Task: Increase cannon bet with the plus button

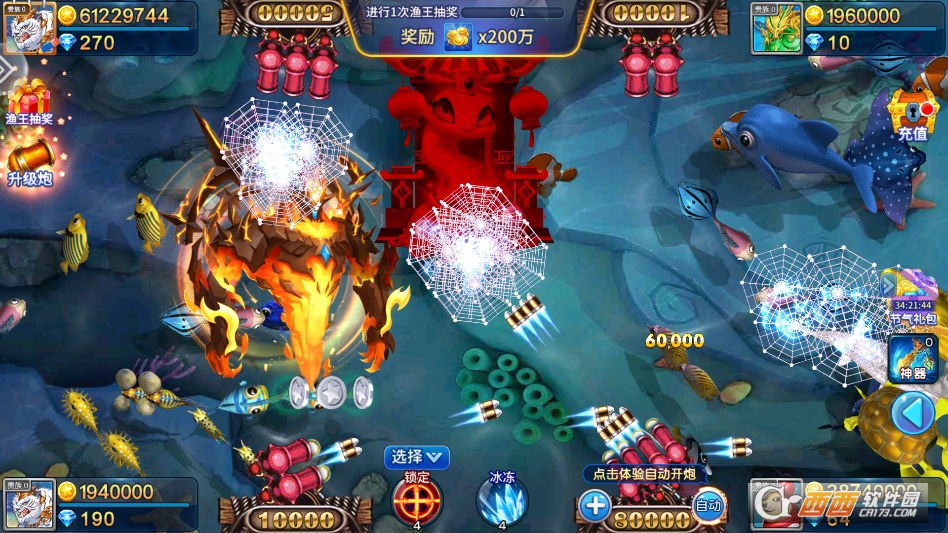Action: click(x=595, y=505)
